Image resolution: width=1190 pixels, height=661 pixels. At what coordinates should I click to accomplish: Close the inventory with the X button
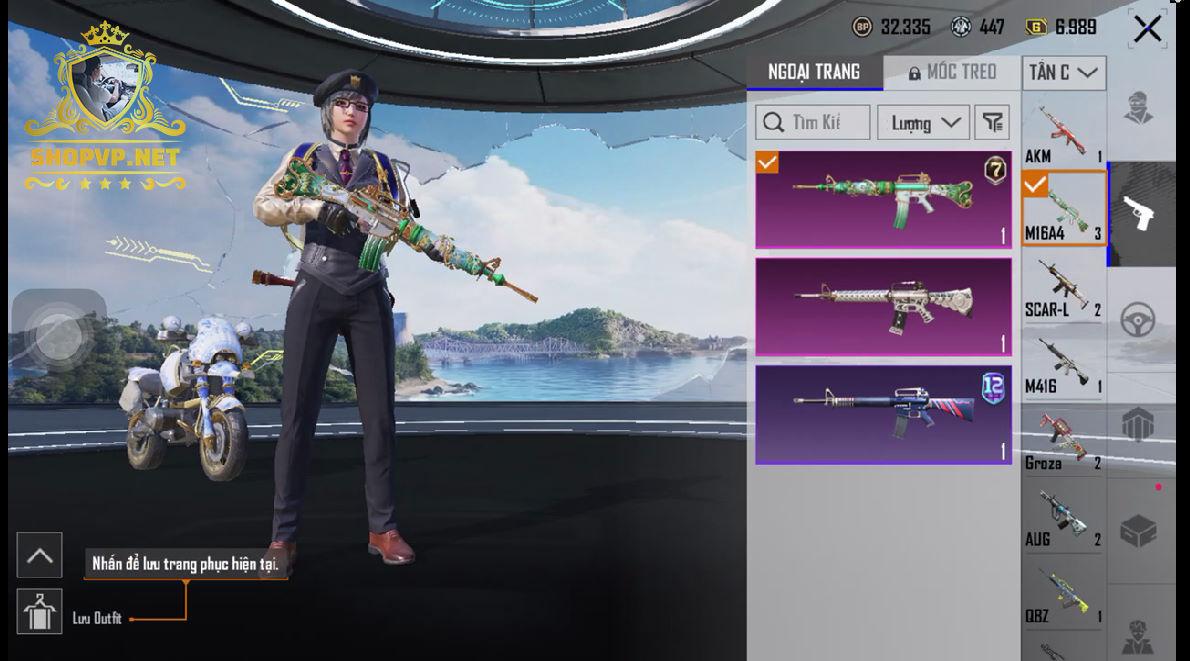(1147, 29)
